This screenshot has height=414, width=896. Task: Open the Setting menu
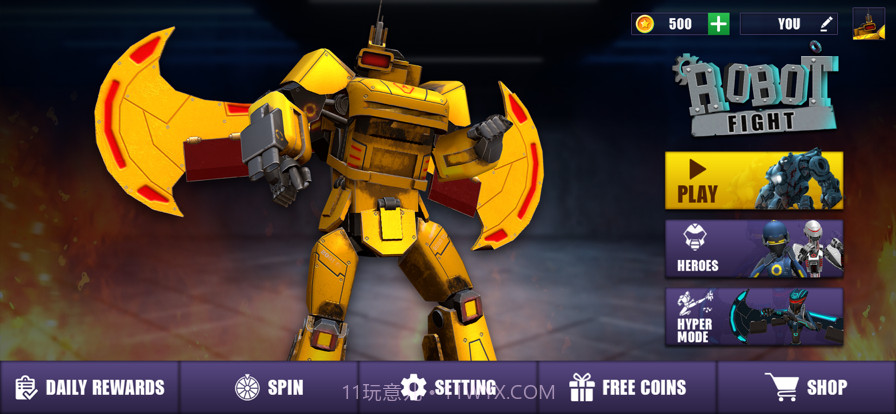pos(448,388)
